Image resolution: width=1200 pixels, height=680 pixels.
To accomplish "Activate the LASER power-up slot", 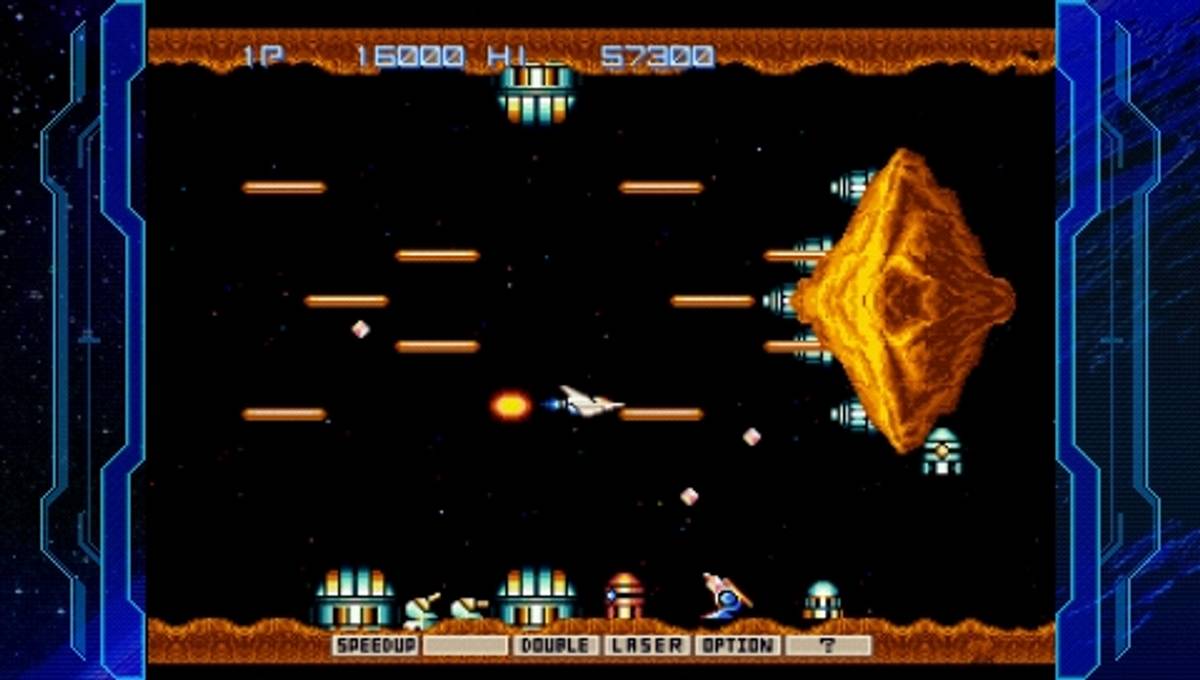I will tap(647, 646).
